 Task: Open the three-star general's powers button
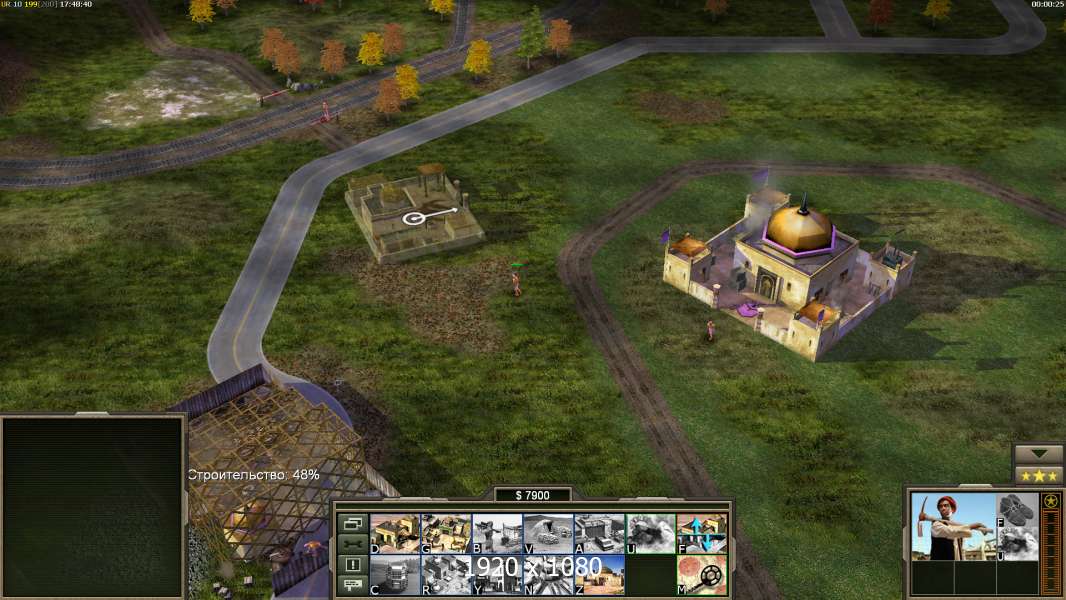click(1038, 475)
